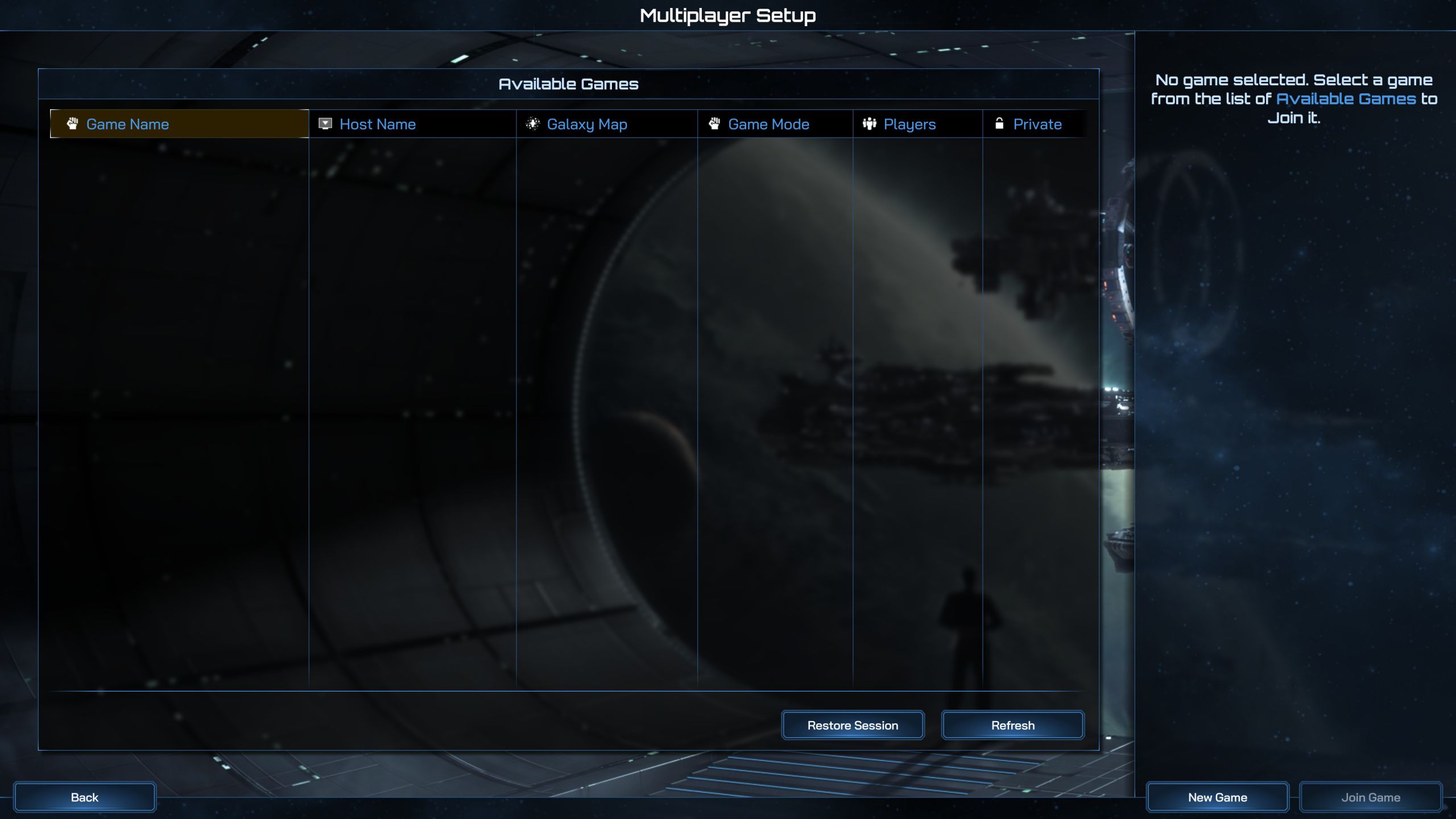The width and height of the screenshot is (1456, 819).
Task: Start a New Game session
Action: 1217,797
